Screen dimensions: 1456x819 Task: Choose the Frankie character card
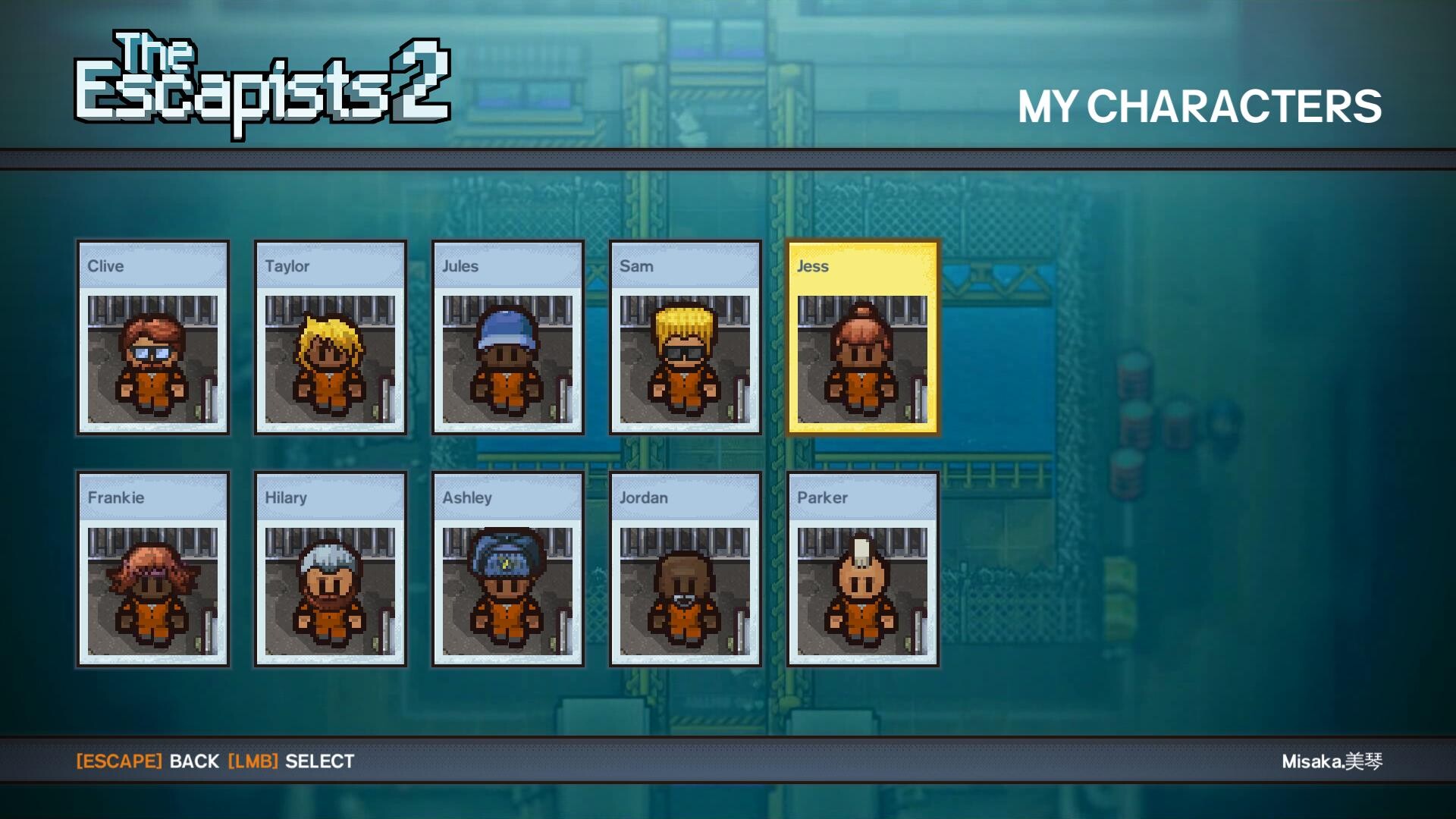point(152,570)
